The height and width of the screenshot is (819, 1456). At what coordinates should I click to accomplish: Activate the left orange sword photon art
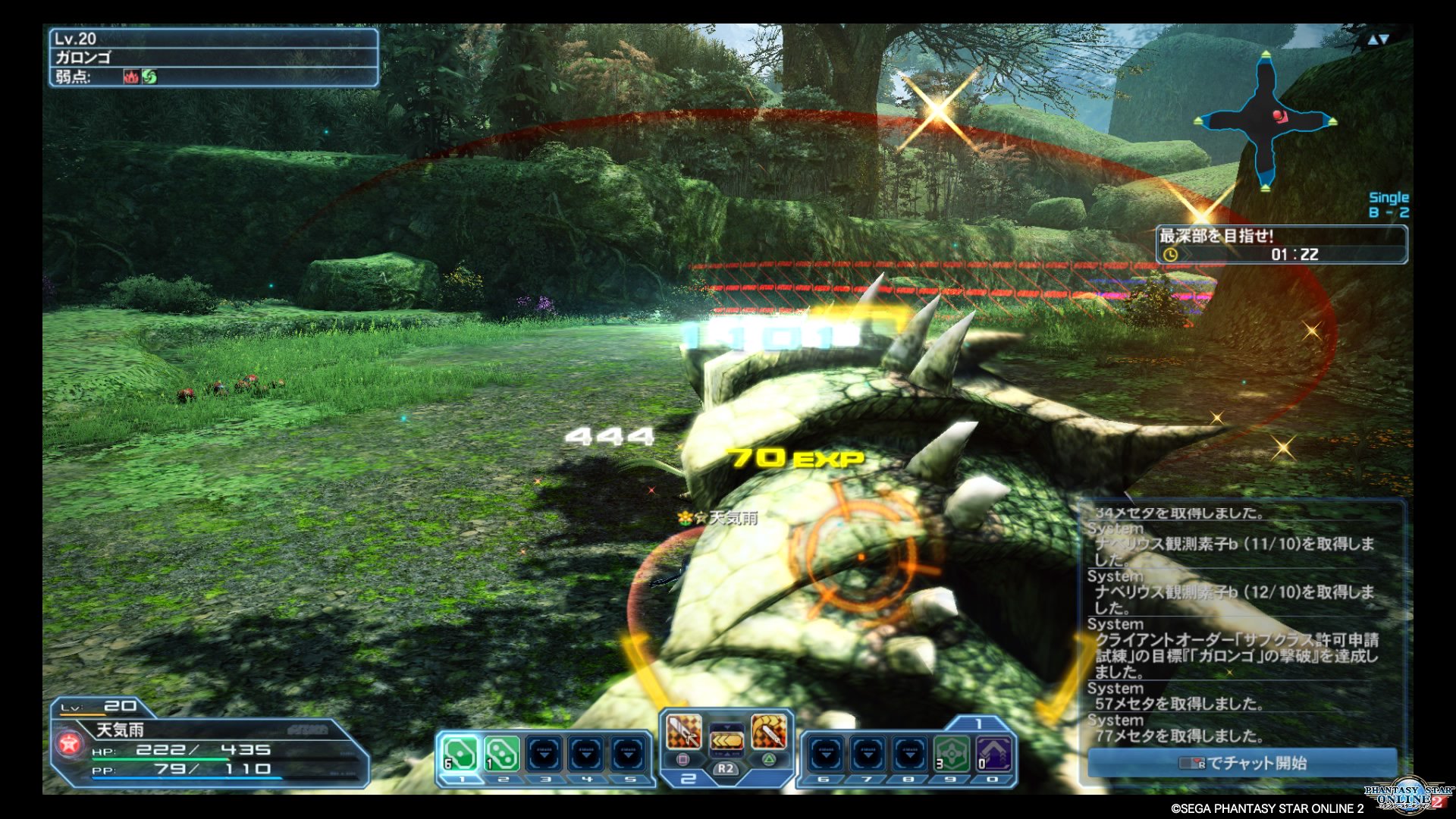click(683, 732)
